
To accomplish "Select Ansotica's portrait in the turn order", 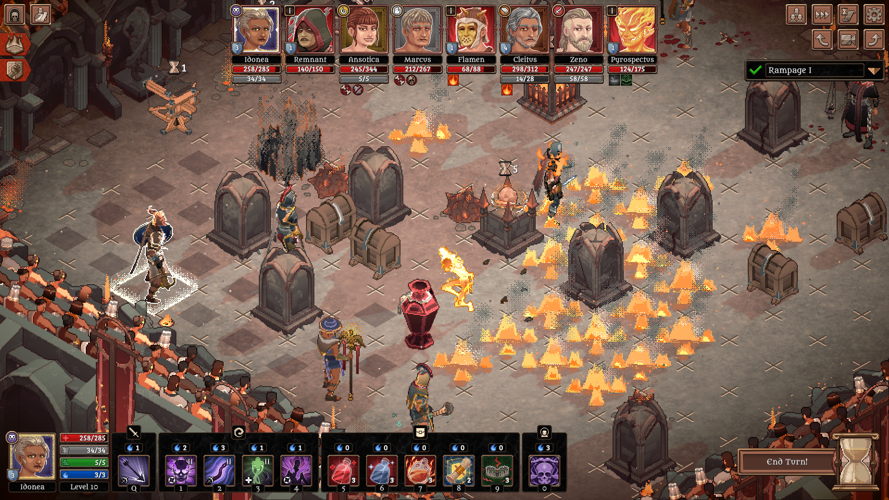I will [x=364, y=29].
